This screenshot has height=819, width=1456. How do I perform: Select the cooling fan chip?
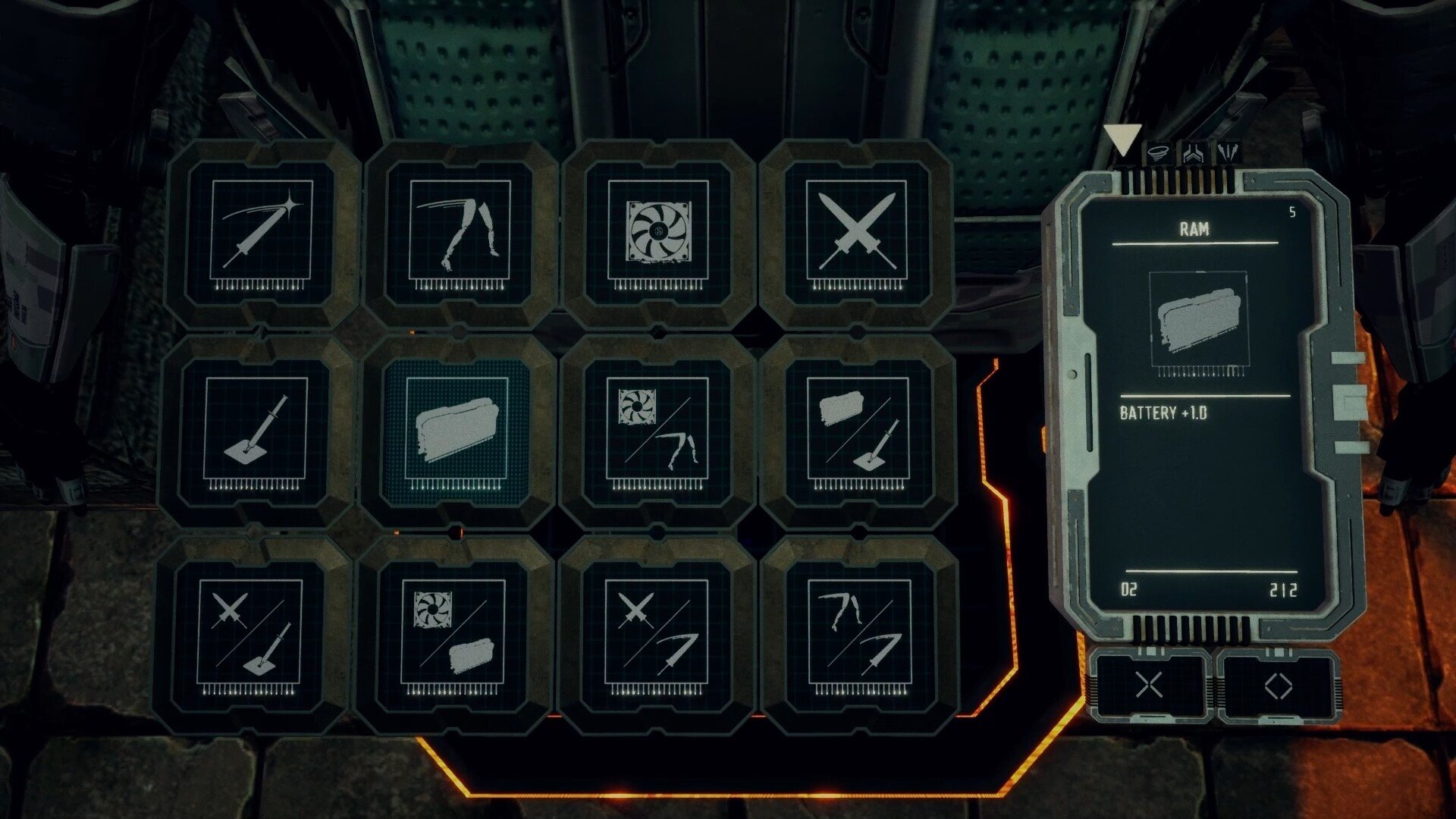point(658,233)
